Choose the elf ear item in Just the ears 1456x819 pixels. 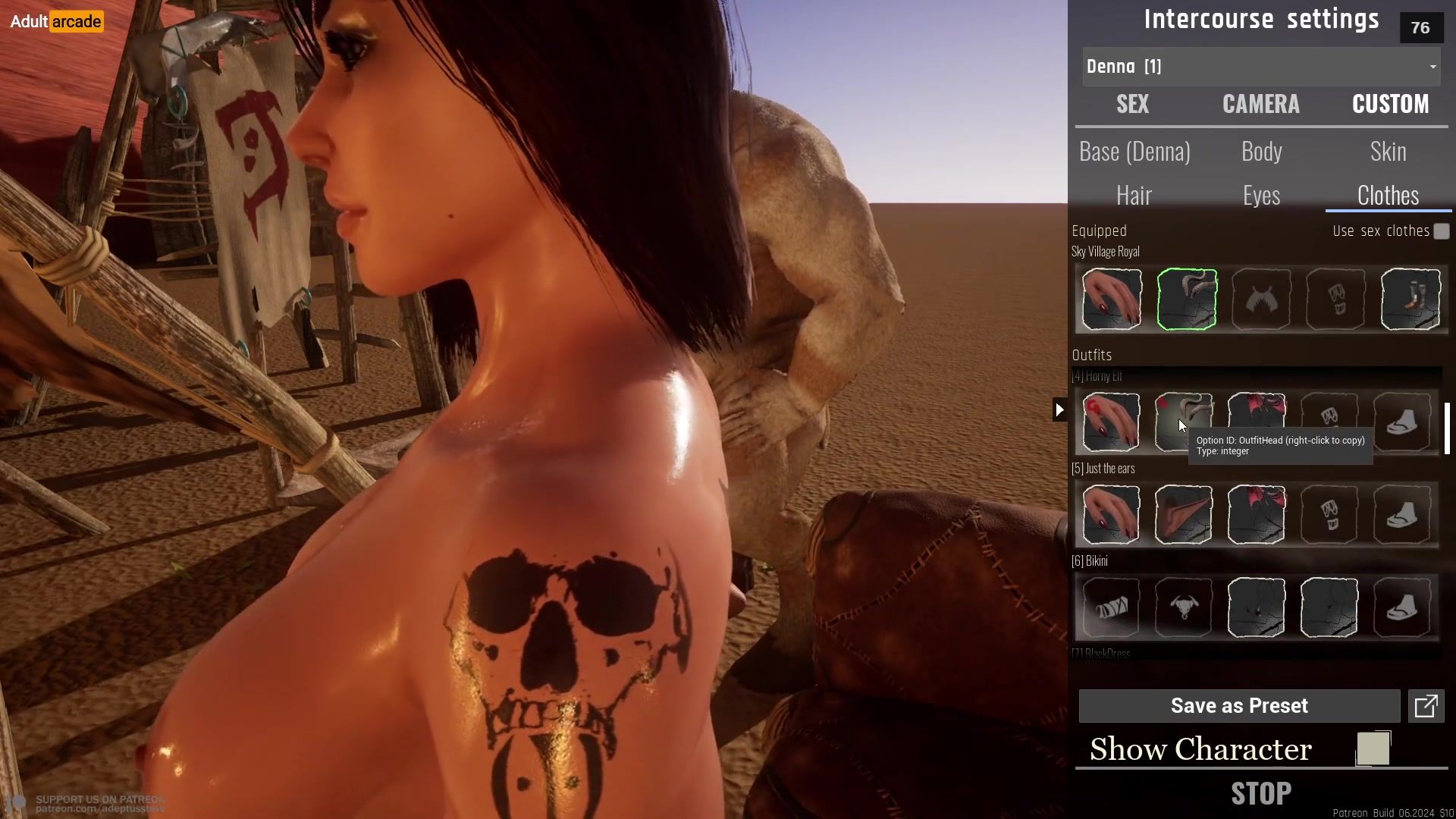click(x=1183, y=515)
